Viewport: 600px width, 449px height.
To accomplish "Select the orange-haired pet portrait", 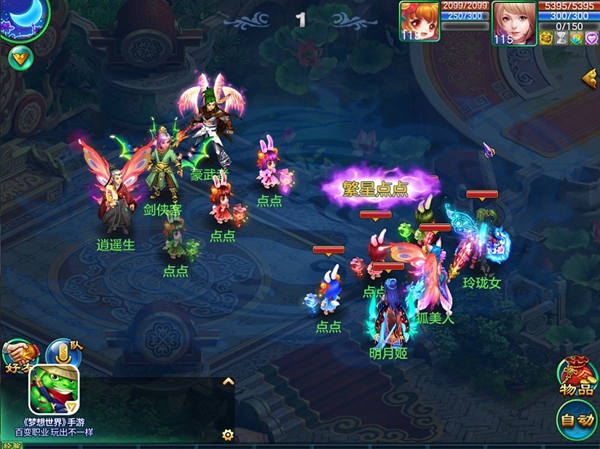I will click(419, 19).
